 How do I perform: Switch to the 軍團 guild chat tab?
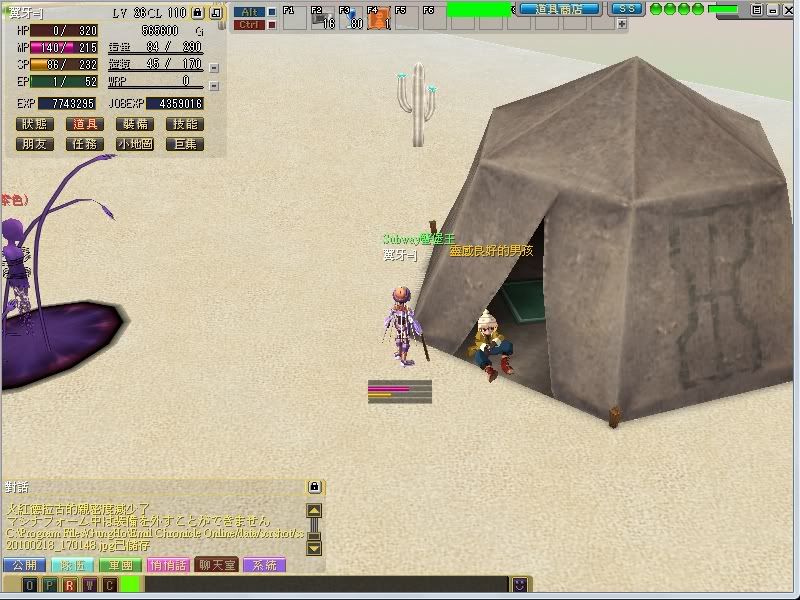120,566
